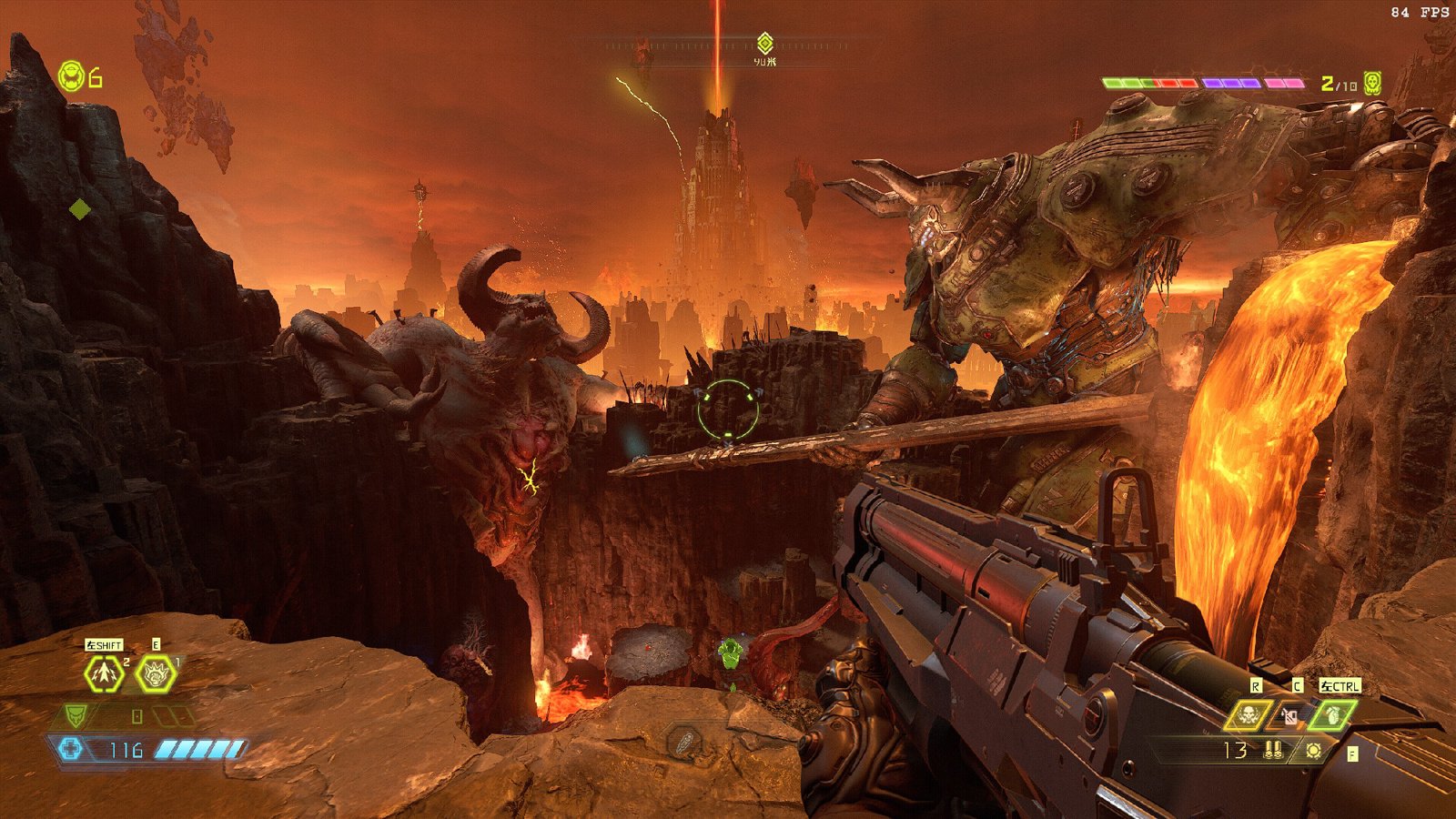
Task: Click the Blood Punch skull icon
Action: tap(1250, 715)
